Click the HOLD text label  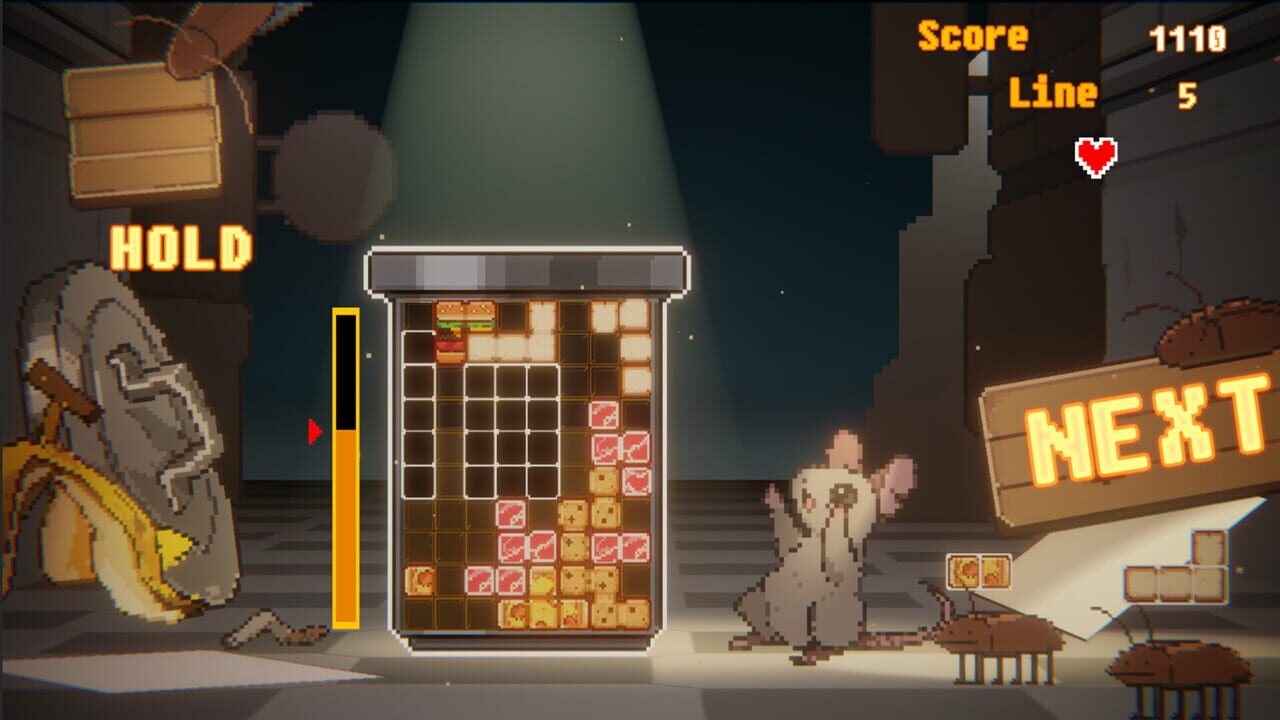tap(182, 245)
